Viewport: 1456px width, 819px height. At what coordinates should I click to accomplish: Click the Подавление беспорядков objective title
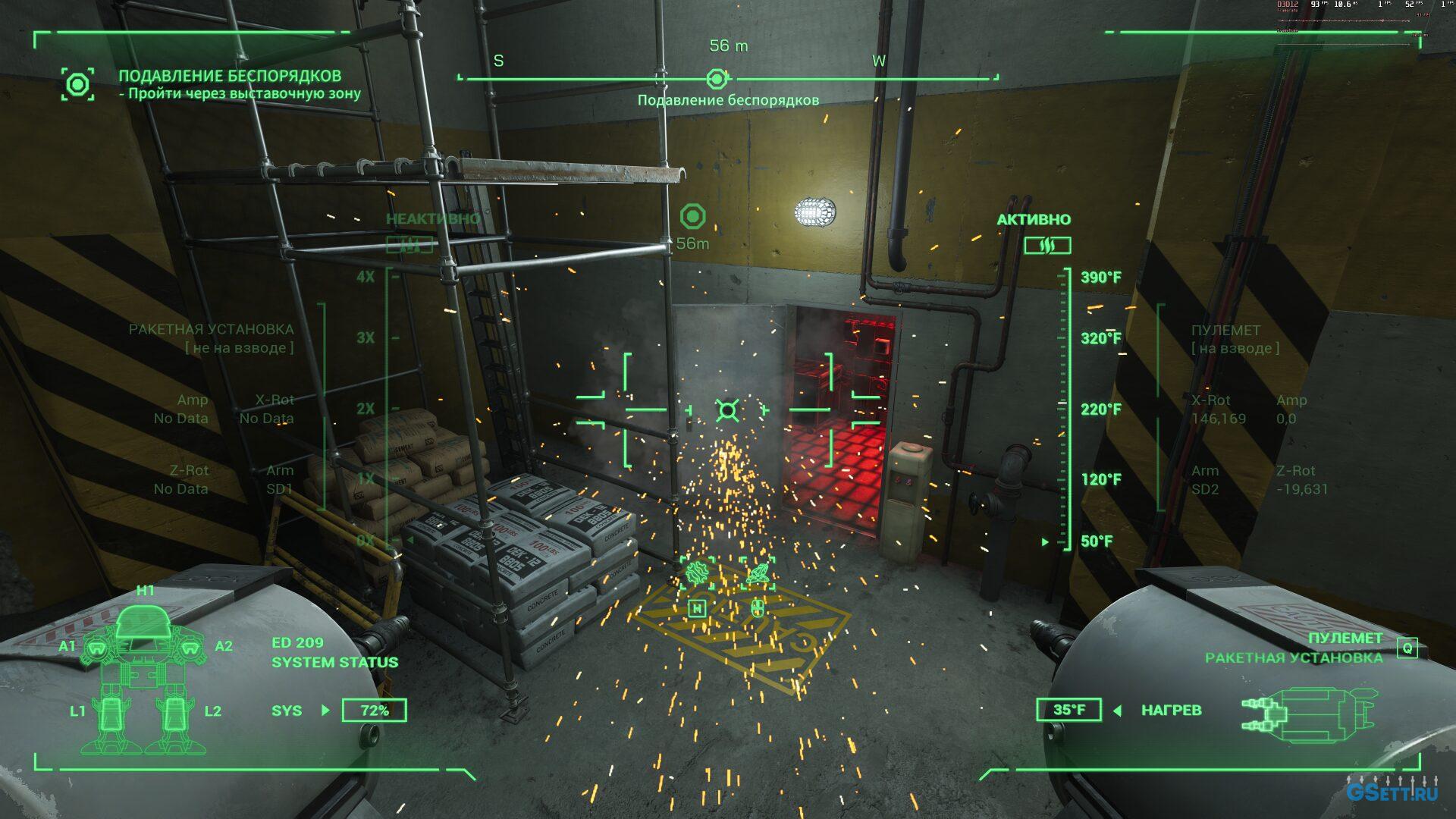click(230, 76)
